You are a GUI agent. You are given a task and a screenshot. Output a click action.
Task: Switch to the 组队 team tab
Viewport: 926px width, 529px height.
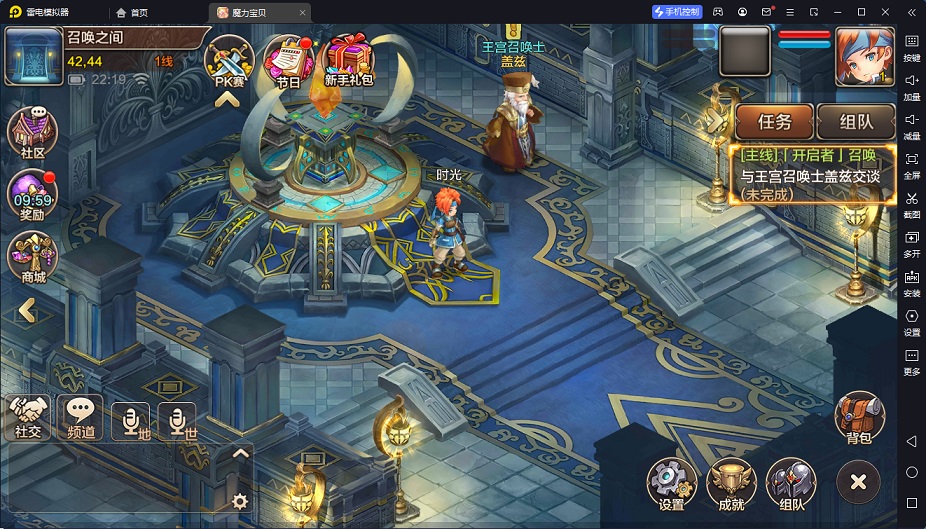855,122
